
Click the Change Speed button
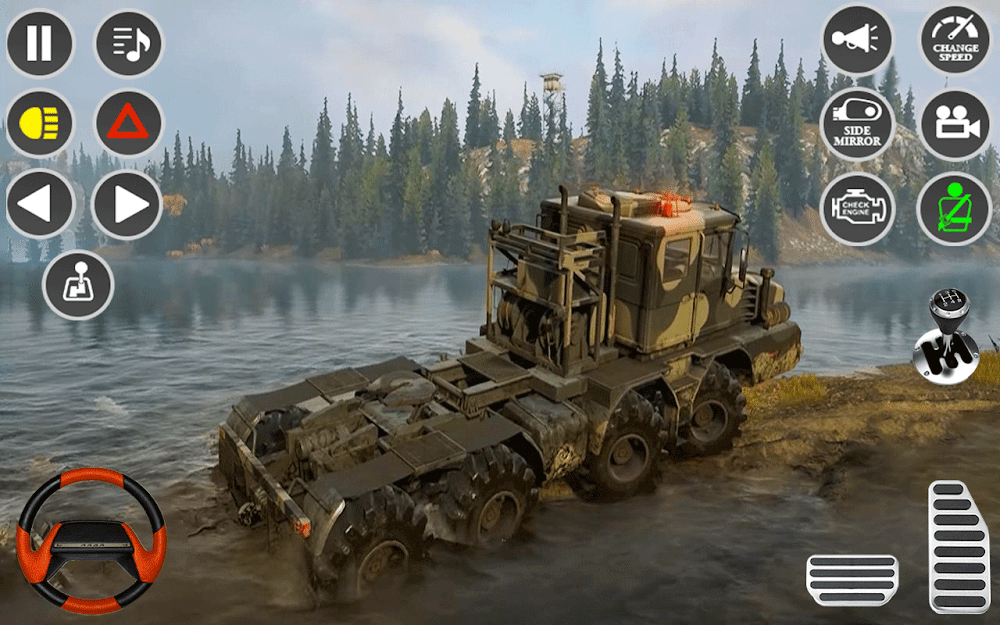point(955,41)
